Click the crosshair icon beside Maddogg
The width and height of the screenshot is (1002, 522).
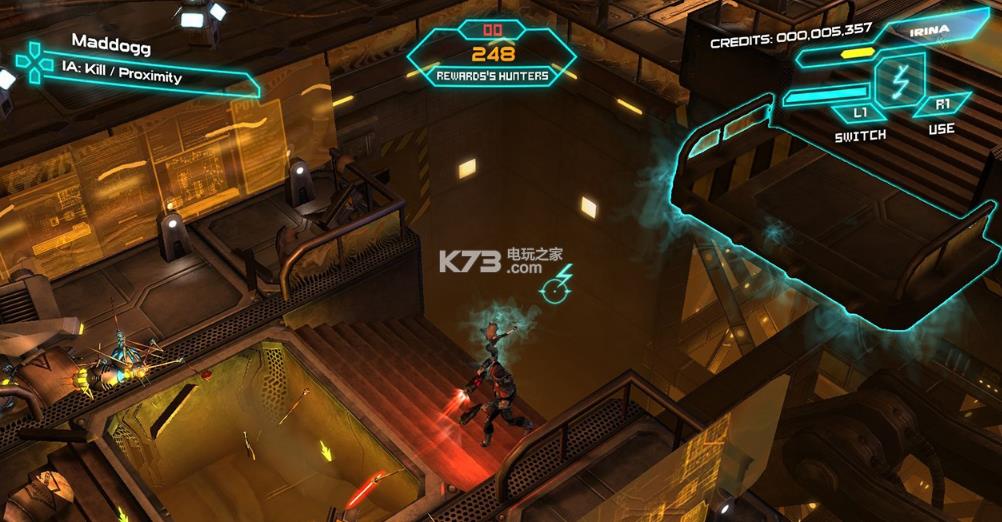35,62
